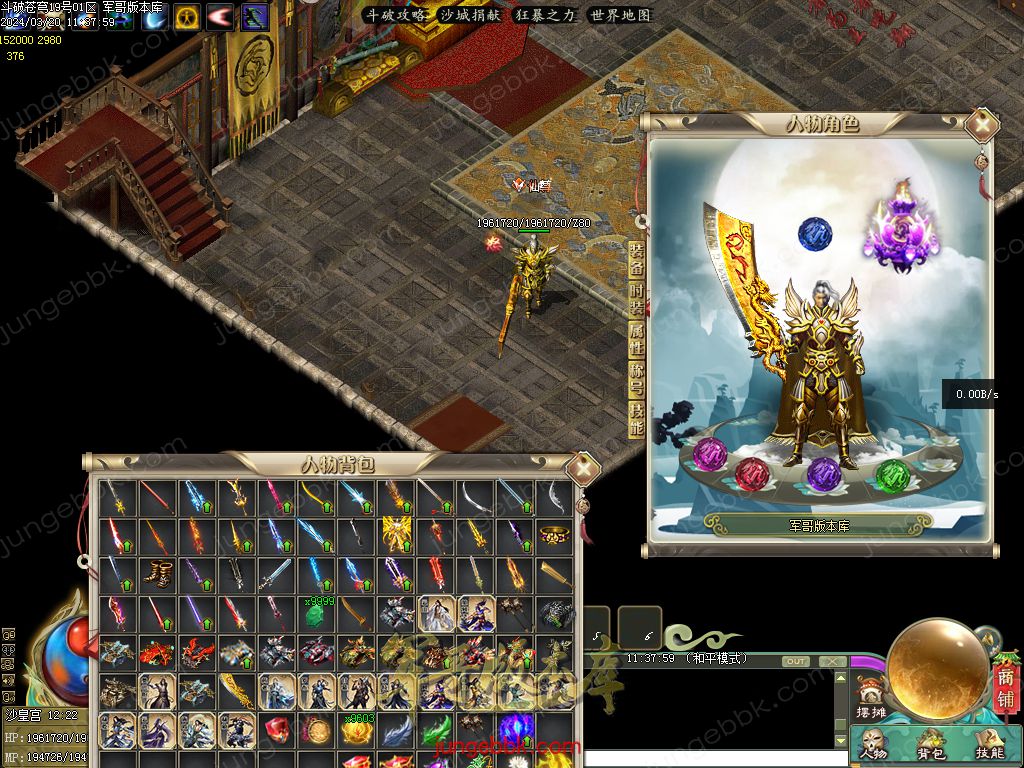
Task: Select 狂暴之力 in the top menu
Action: (545, 15)
